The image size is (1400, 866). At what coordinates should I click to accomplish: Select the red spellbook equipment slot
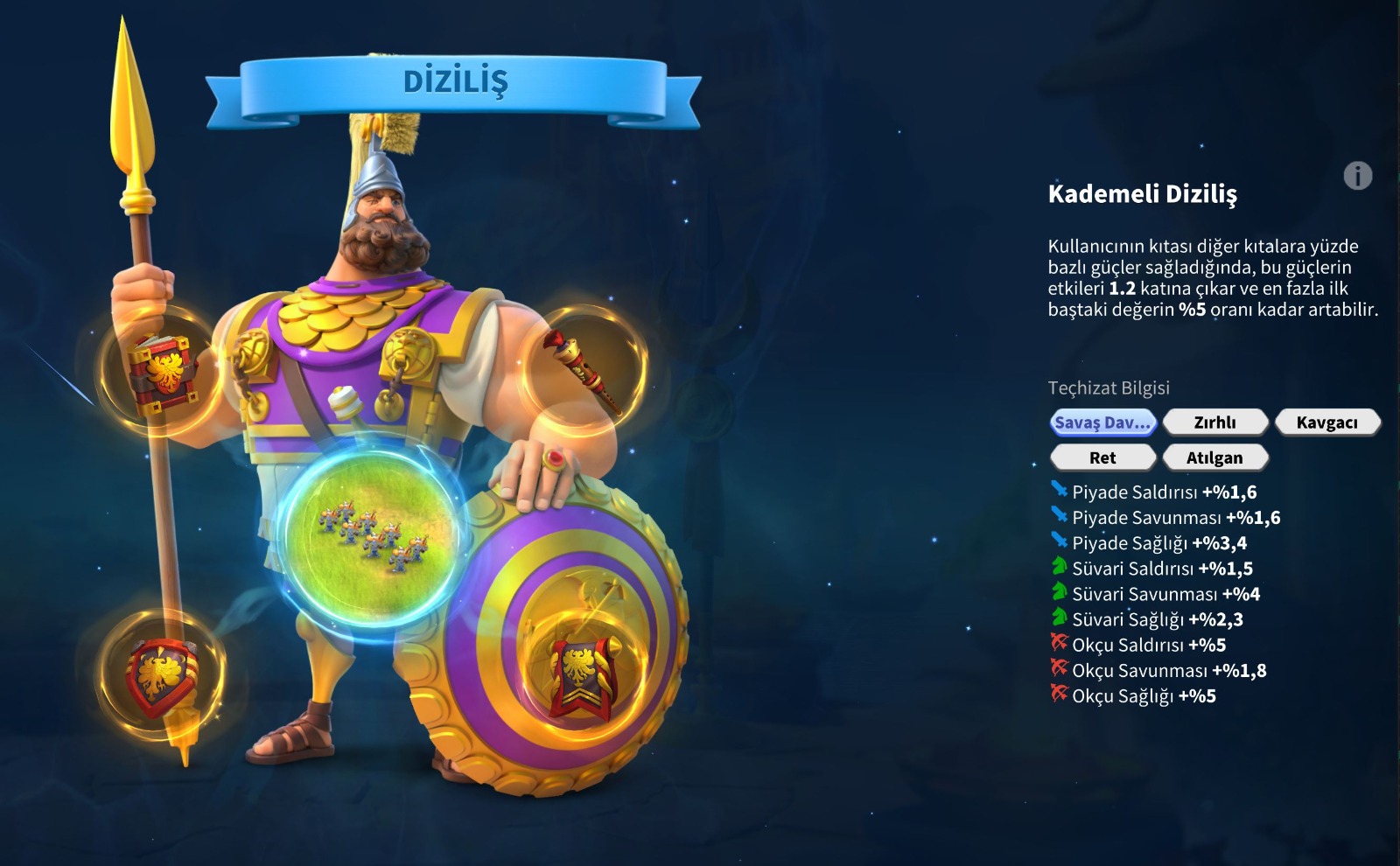pyautogui.click(x=160, y=374)
